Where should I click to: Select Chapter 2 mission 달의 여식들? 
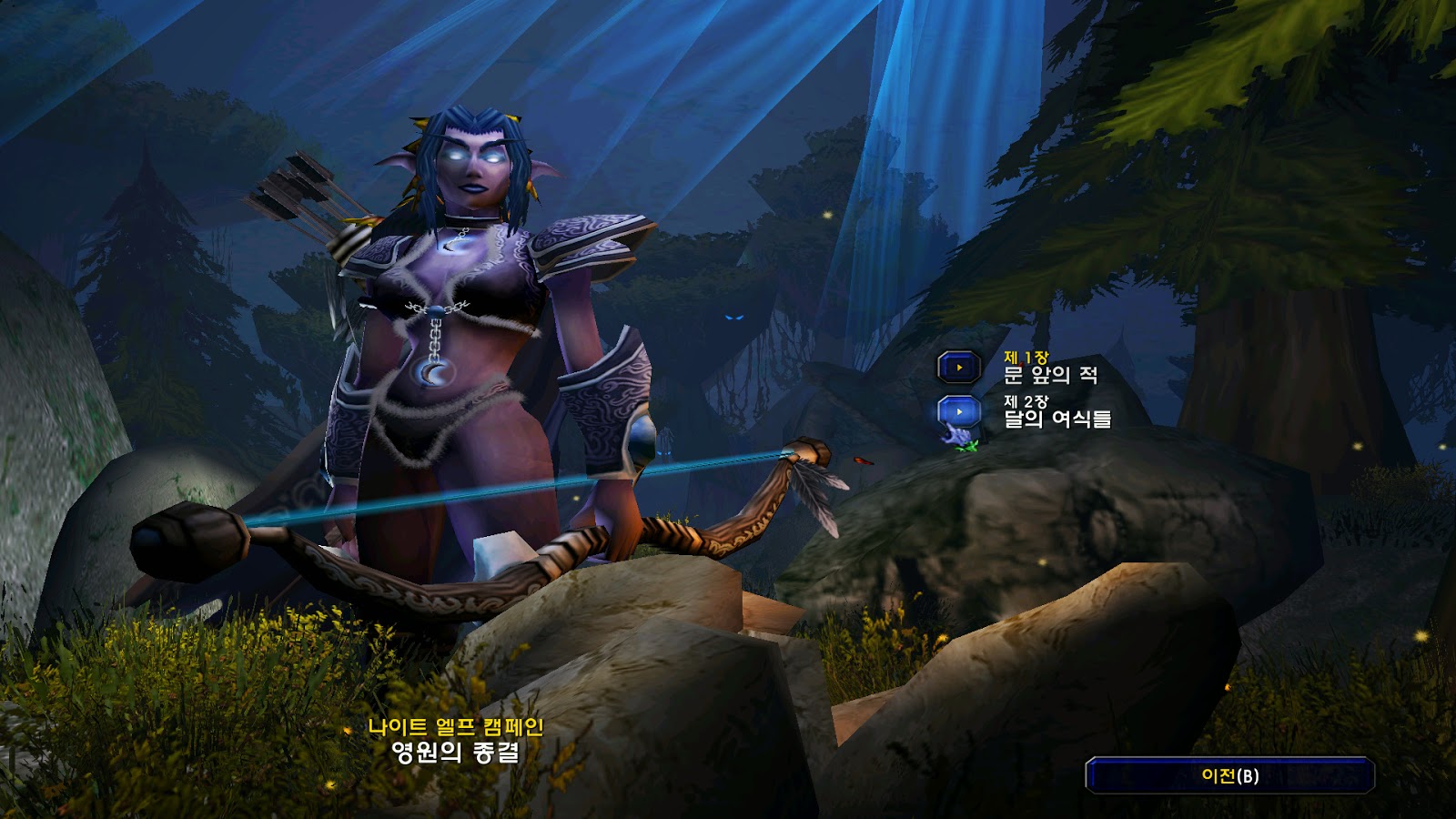coord(959,412)
